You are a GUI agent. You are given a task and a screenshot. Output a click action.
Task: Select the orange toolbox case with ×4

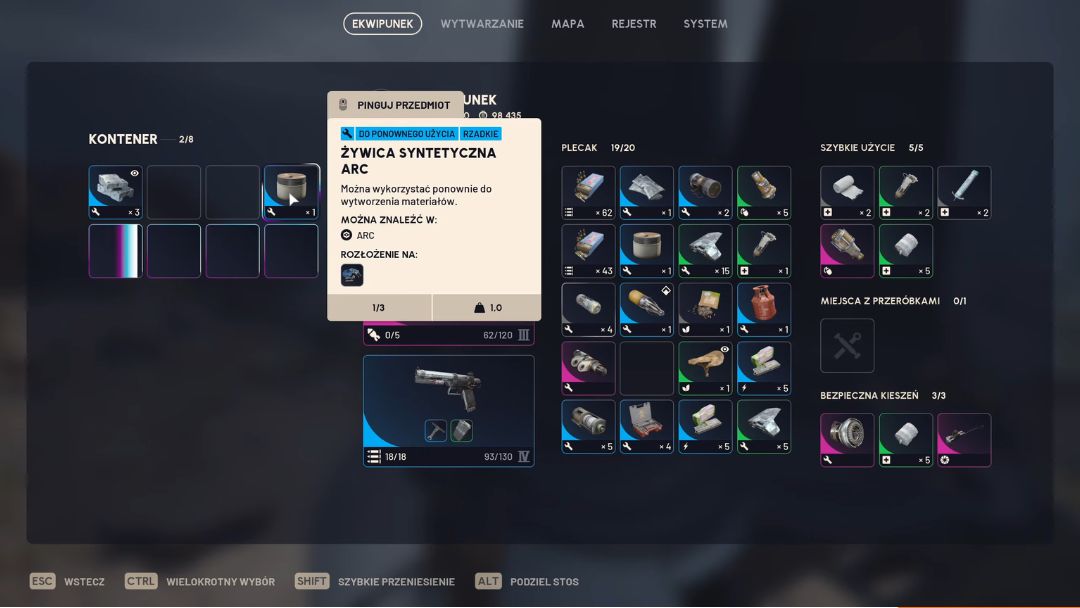[x=647, y=427]
